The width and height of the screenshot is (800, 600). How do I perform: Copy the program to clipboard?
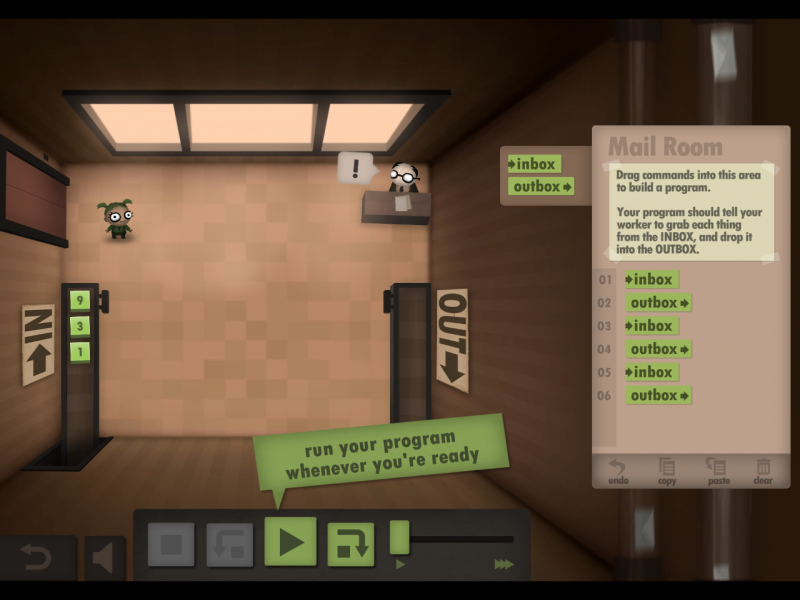click(x=667, y=470)
